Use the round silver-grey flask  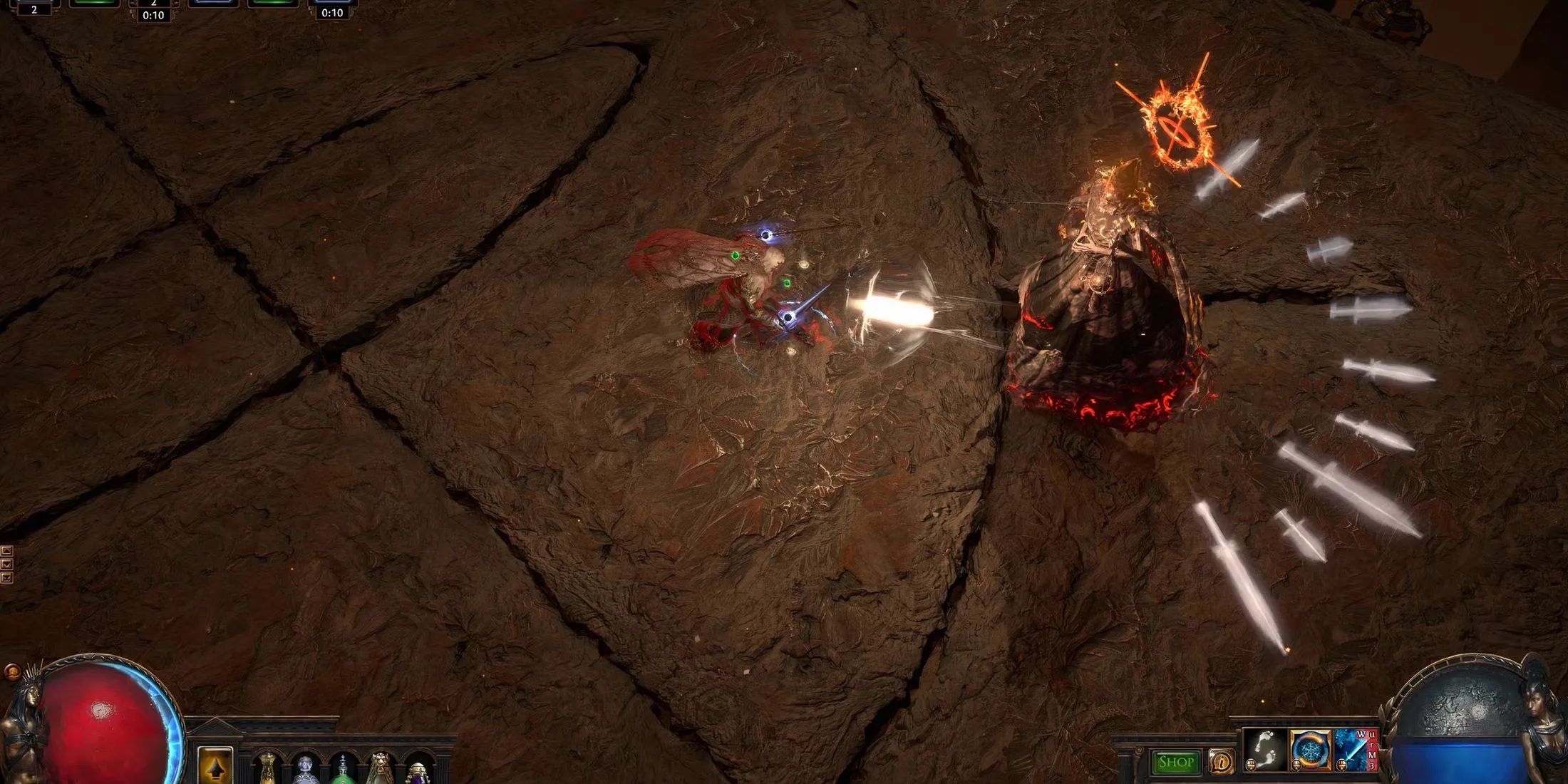304,770
